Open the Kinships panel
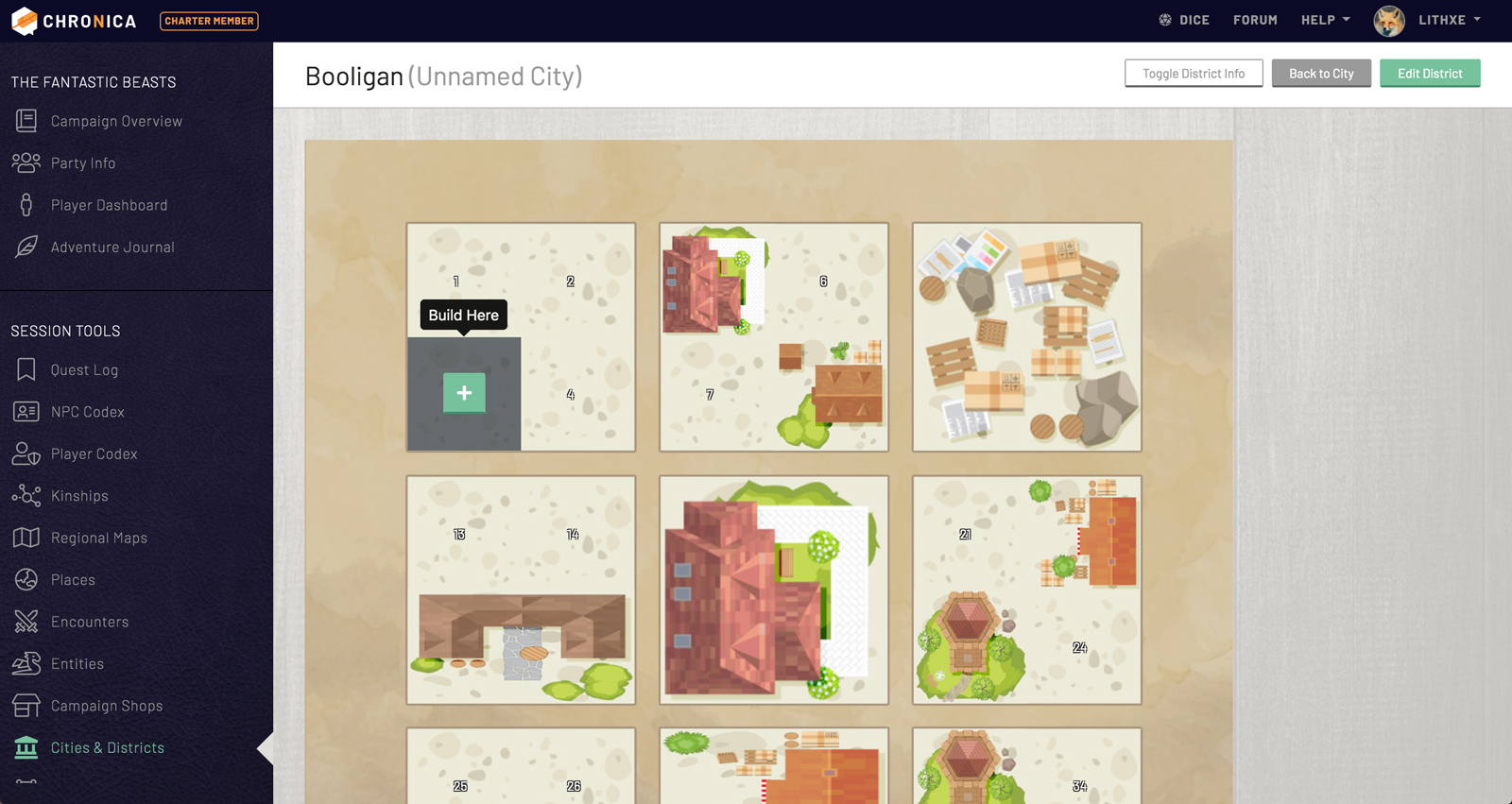 (x=79, y=495)
